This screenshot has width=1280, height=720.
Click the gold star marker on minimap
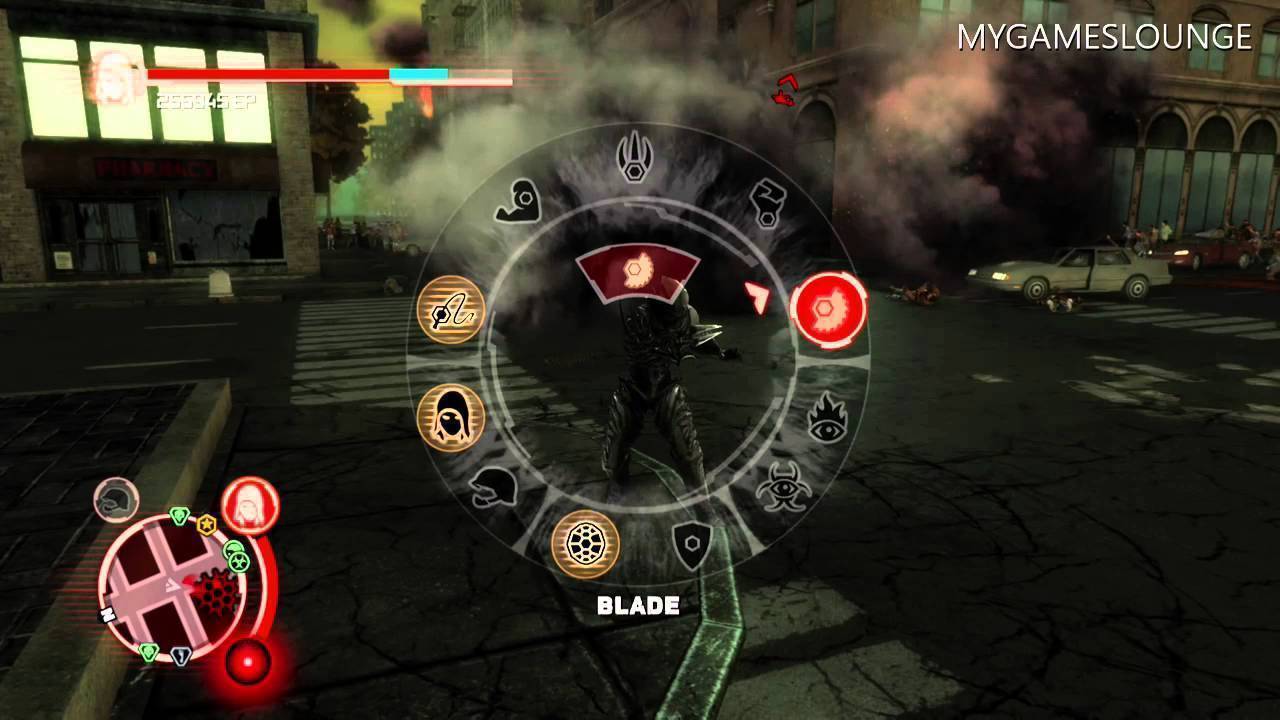point(207,525)
